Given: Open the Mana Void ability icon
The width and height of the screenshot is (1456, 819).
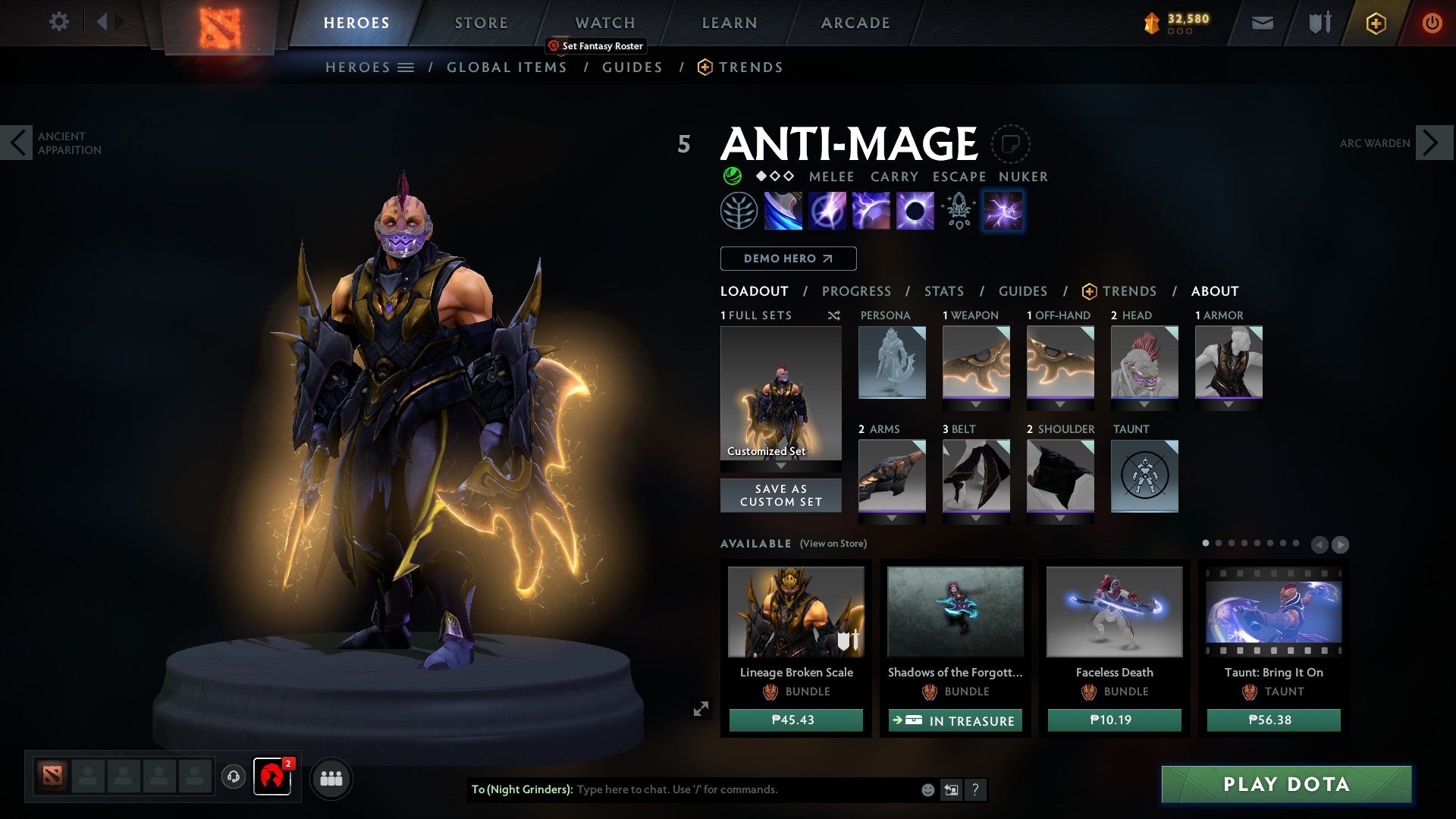Looking at the screenshot, I should pos(915,210).
